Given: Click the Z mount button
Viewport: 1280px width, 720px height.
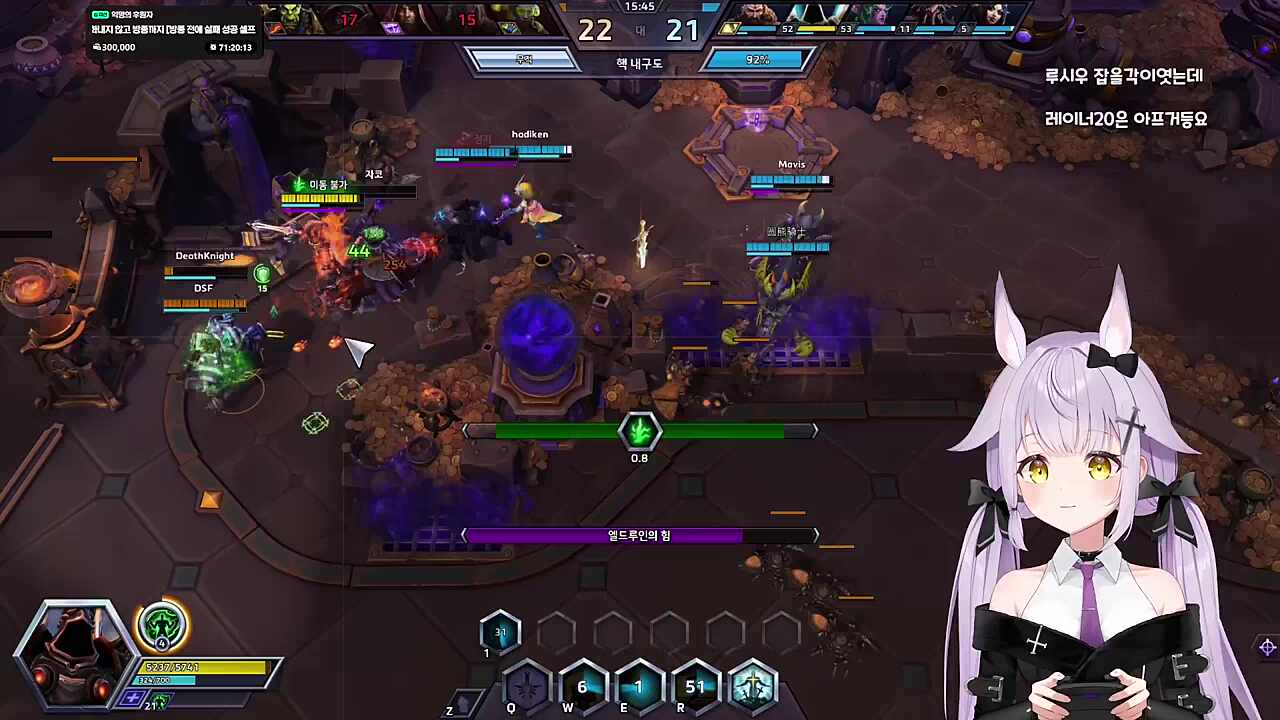Looking at the screenshot, I should point(461,702).
